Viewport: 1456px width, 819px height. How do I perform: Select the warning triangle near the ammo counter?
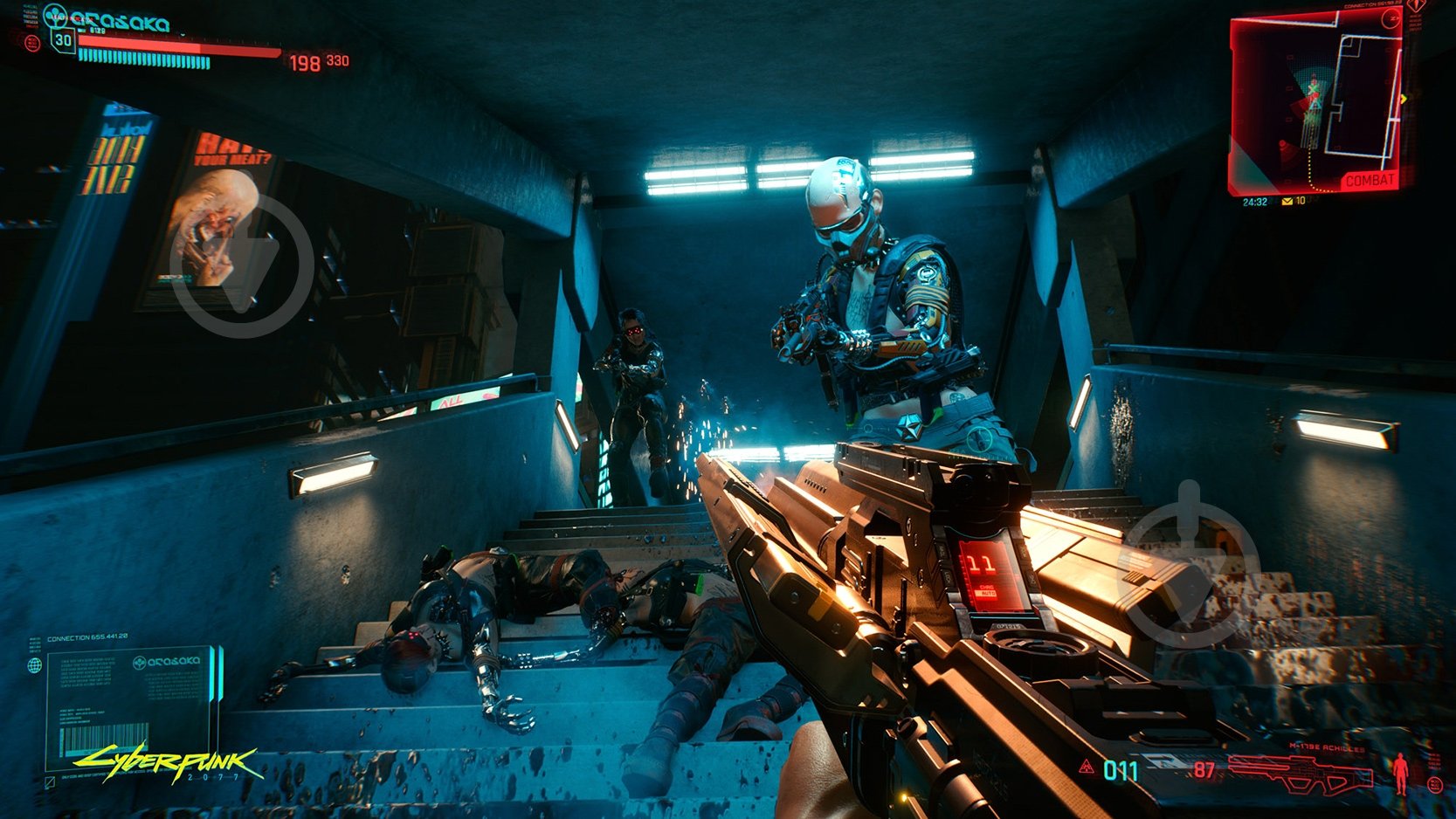[x=1087, y=767]
